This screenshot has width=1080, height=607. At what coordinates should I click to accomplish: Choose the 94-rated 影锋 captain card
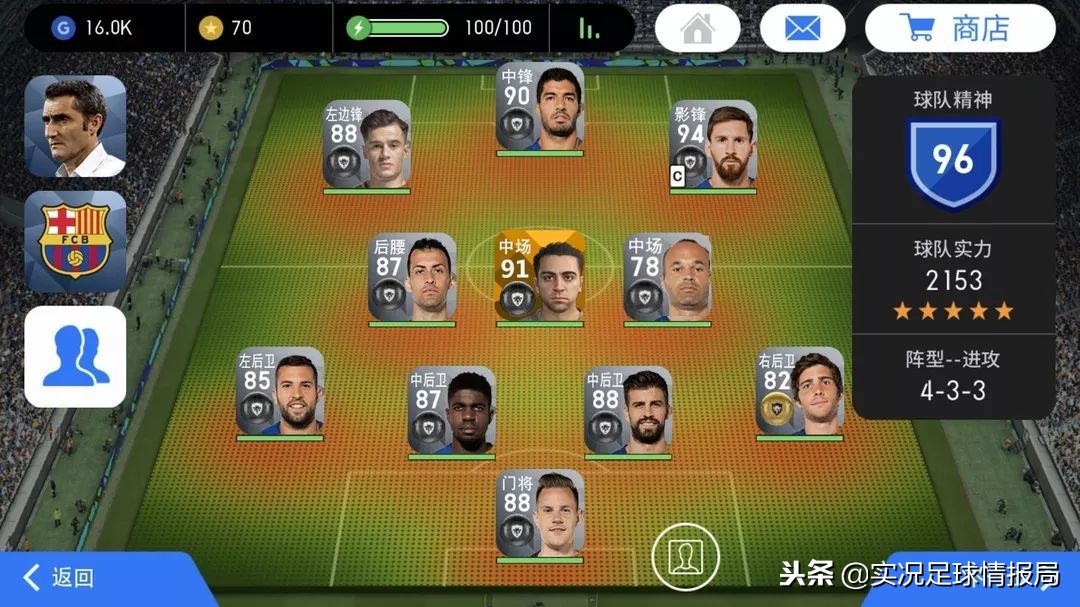(x=713, y=146)
